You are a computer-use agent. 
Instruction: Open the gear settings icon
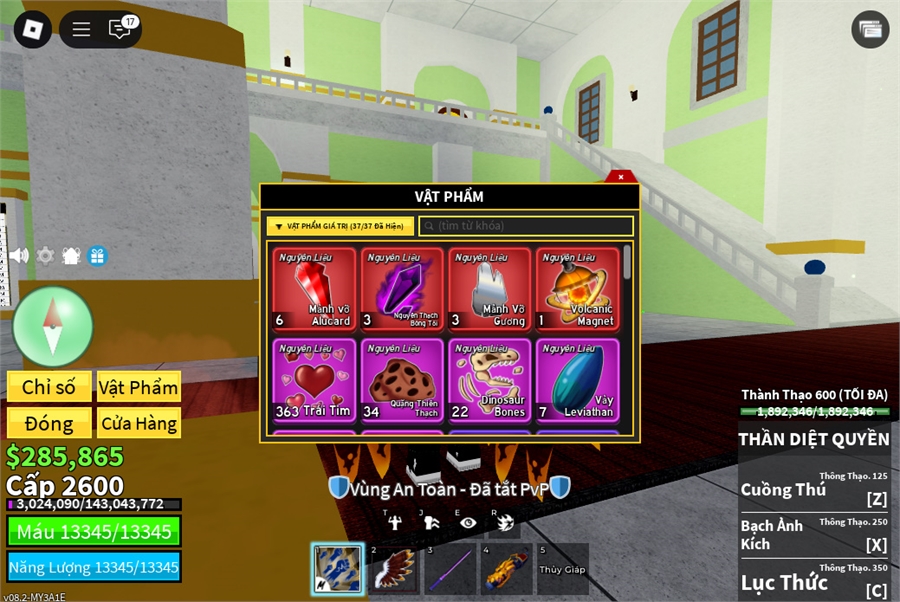pyautogui.click(x=45, y=256)
